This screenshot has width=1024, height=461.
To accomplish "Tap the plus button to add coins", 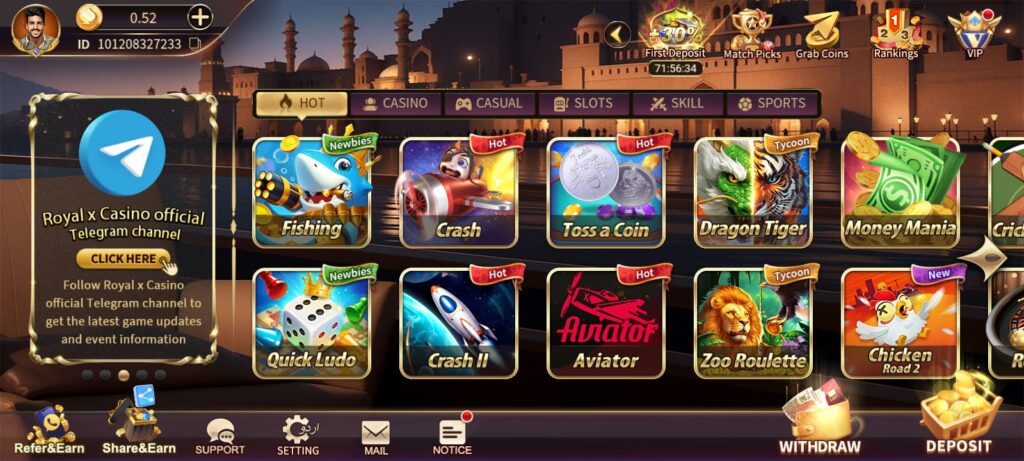I will click(200, 17).
